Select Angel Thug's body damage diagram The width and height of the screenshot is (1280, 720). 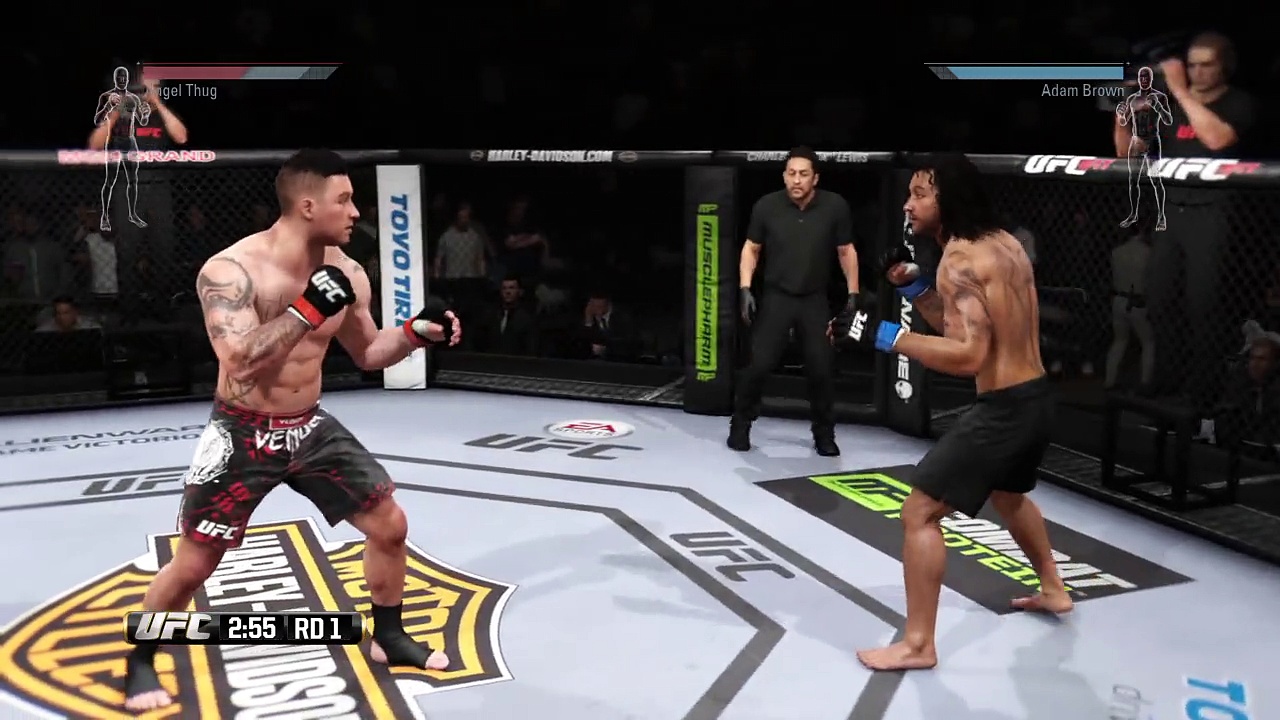(x=122, y=147)
